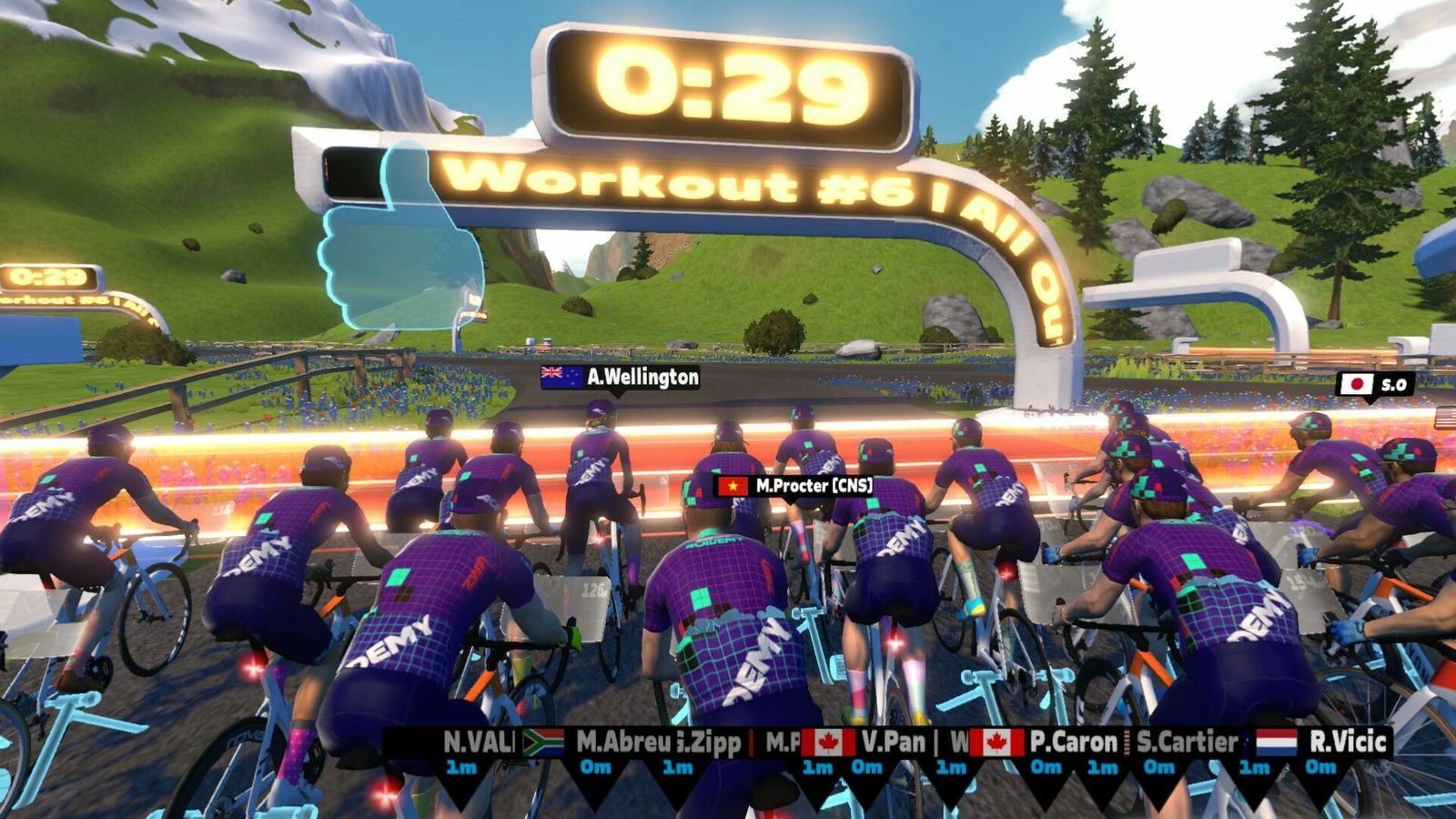The height and width of the screenshot is (819, 1456).
Task: Choose the S.O rider tag with Japan flag
Action: pos(1375,384)
